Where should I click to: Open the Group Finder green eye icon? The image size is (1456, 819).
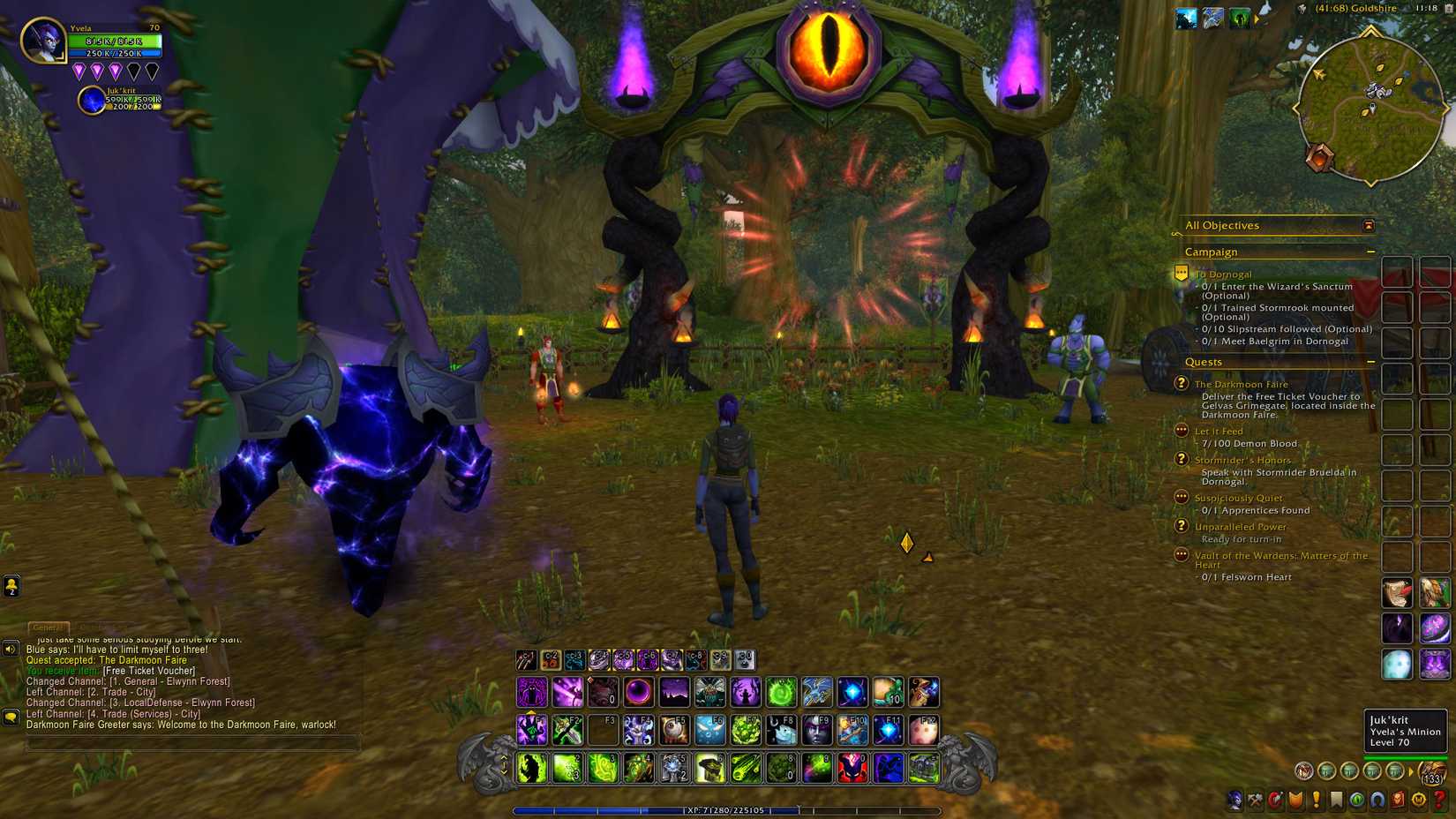point(1359,800)
